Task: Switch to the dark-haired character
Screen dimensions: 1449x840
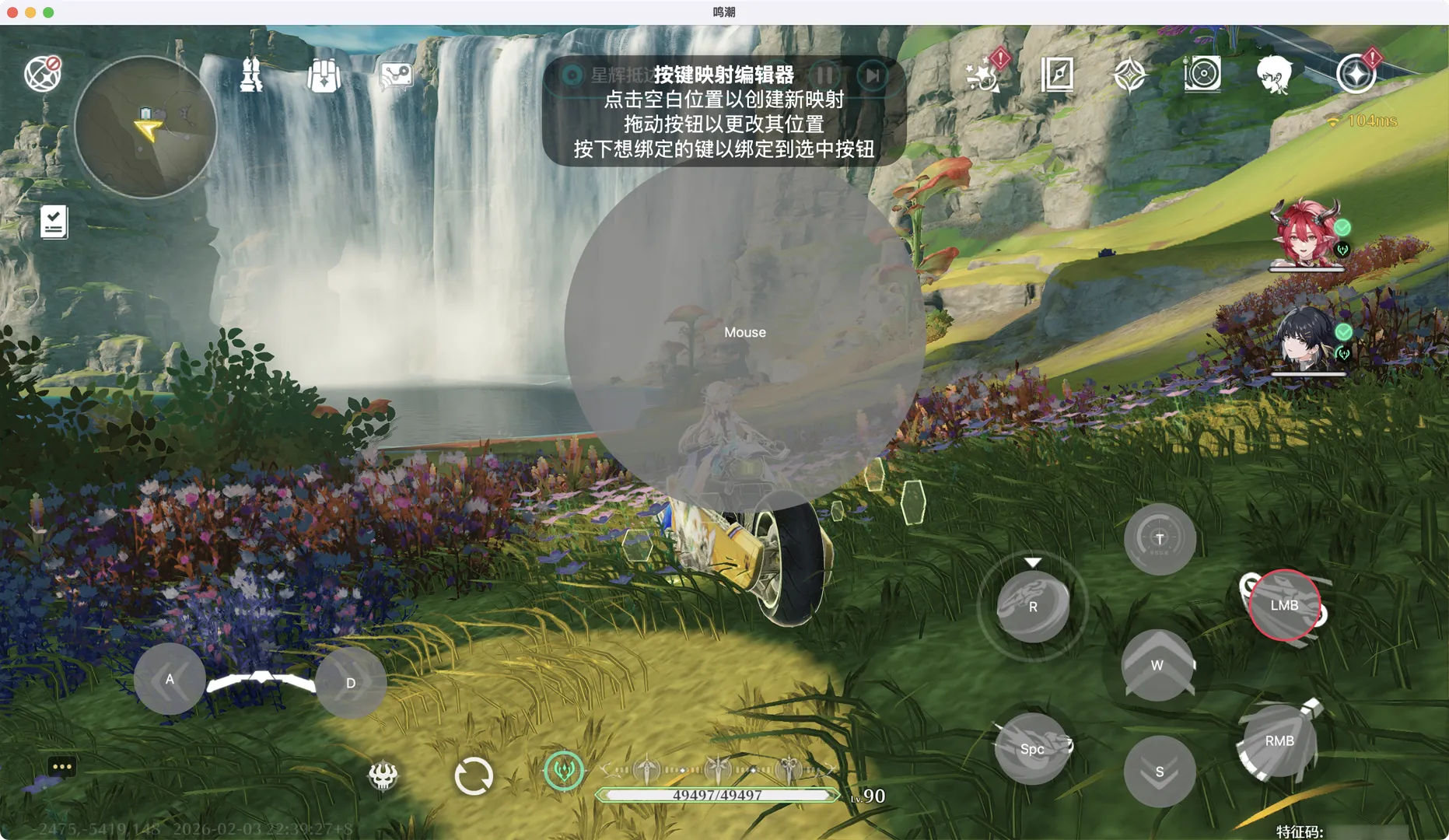Action: [1307, 340]
